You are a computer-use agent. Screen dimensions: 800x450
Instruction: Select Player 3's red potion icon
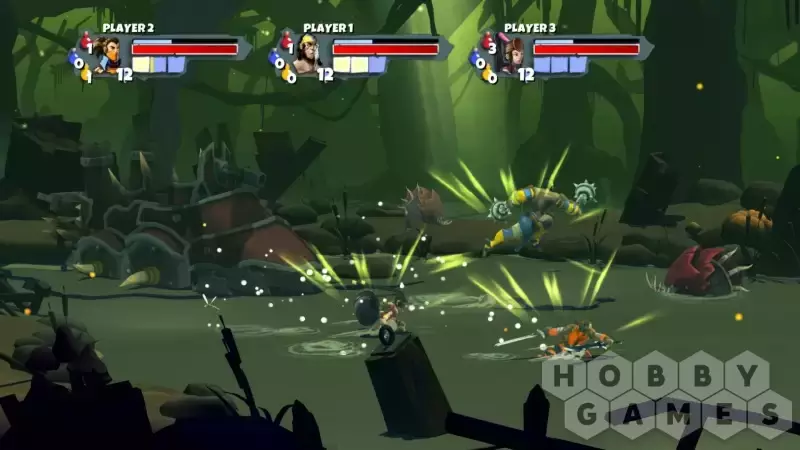tap(488, 41)
